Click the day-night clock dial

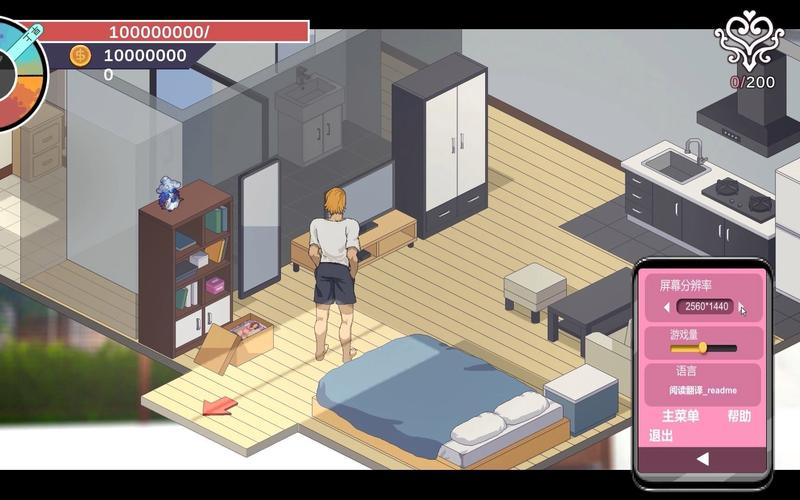click(x=20, y=68)
